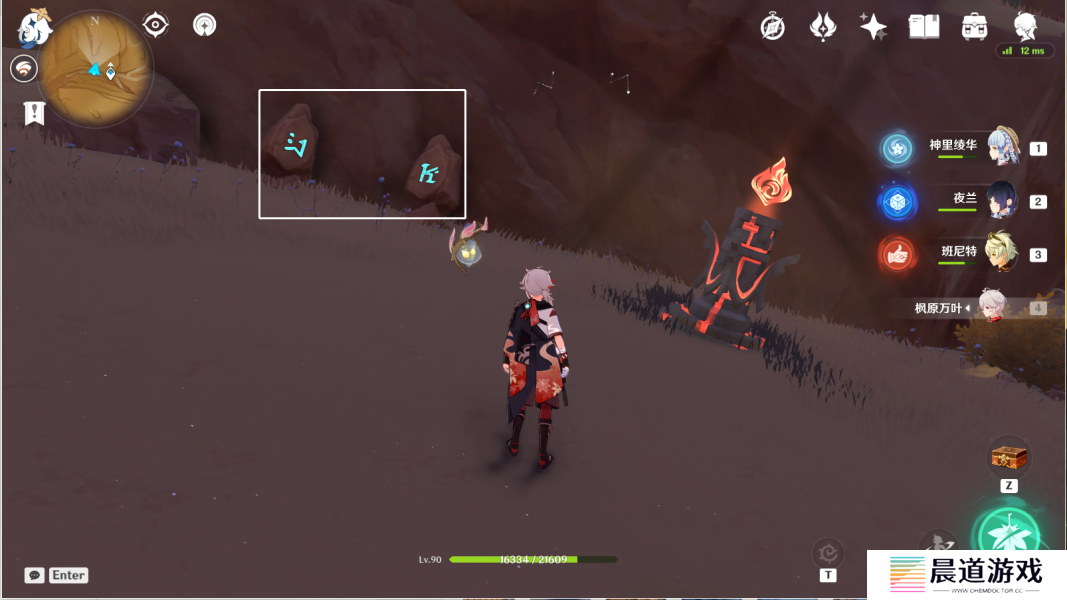The image size is (1067, 600).
Task: Open the backpack inventory
Action: [975, 27]
